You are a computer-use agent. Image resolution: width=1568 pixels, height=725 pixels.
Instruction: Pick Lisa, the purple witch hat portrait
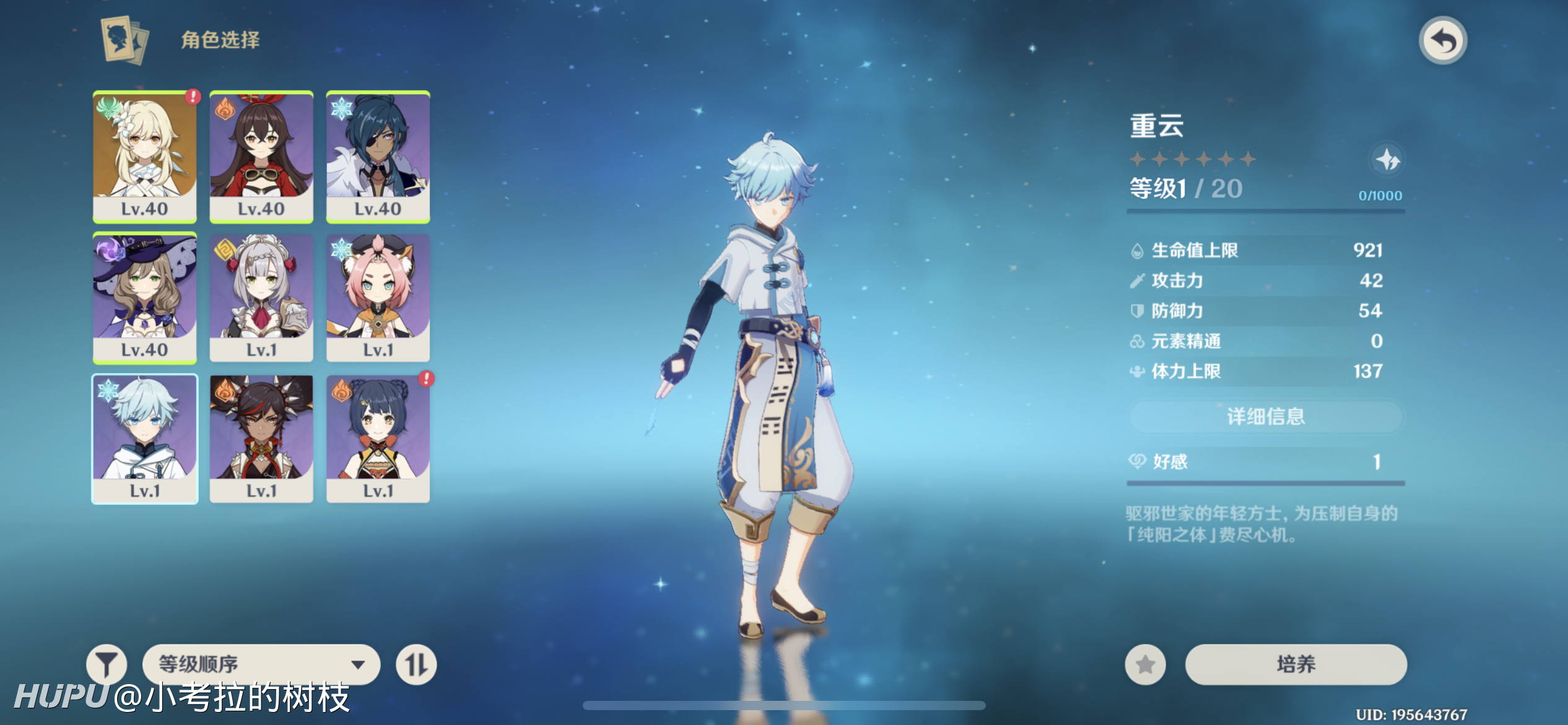pos(145,297)
